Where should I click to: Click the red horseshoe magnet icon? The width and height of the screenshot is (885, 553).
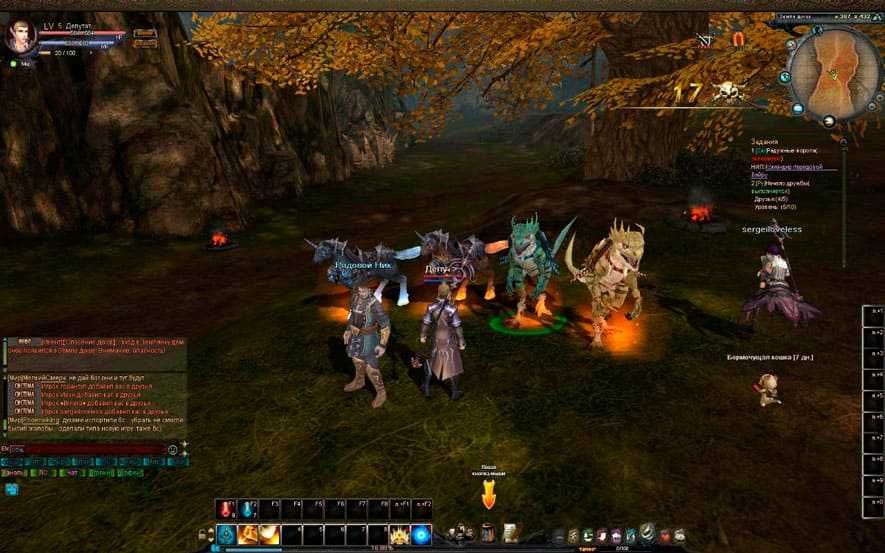pyautogui.click(x=739, y=40)
